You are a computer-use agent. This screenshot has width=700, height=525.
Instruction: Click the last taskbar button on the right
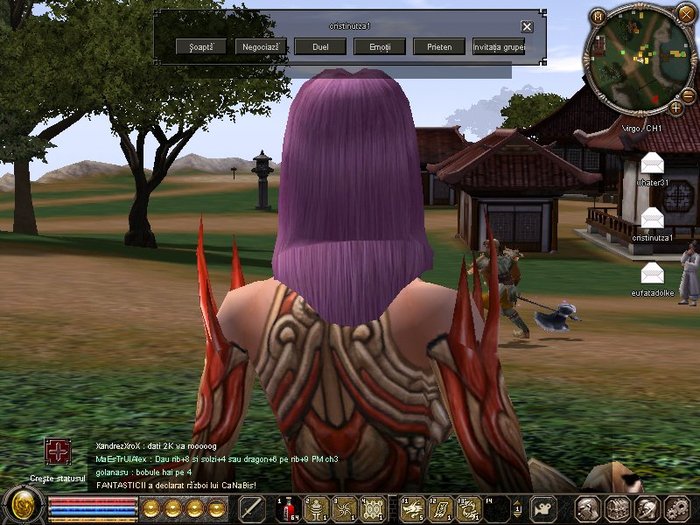click(x=675, y=508)
